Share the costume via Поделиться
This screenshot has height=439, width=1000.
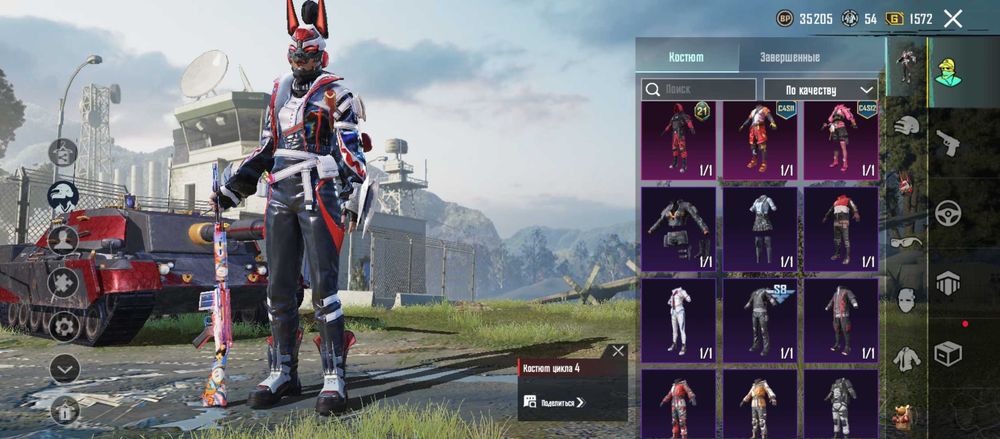coord(556,402)
